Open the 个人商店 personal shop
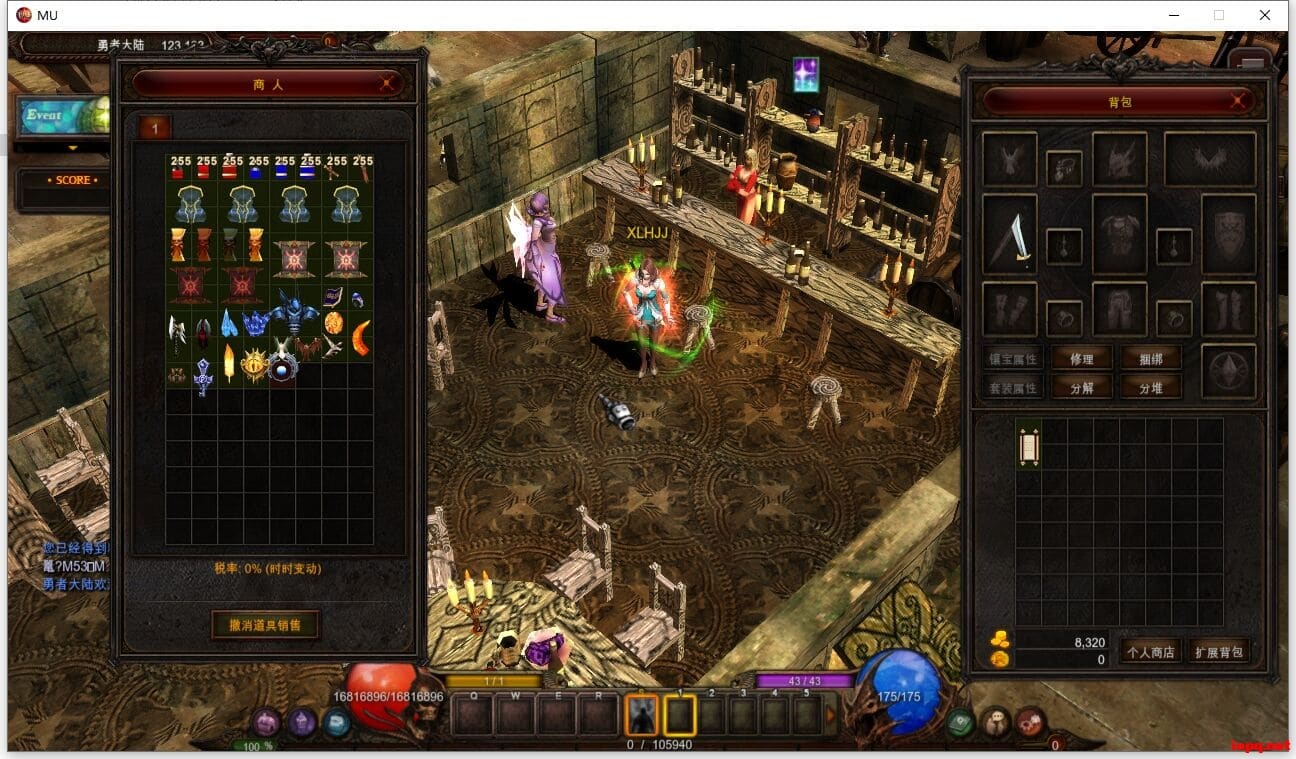 pyautogui.click(x=1150, y=652)
